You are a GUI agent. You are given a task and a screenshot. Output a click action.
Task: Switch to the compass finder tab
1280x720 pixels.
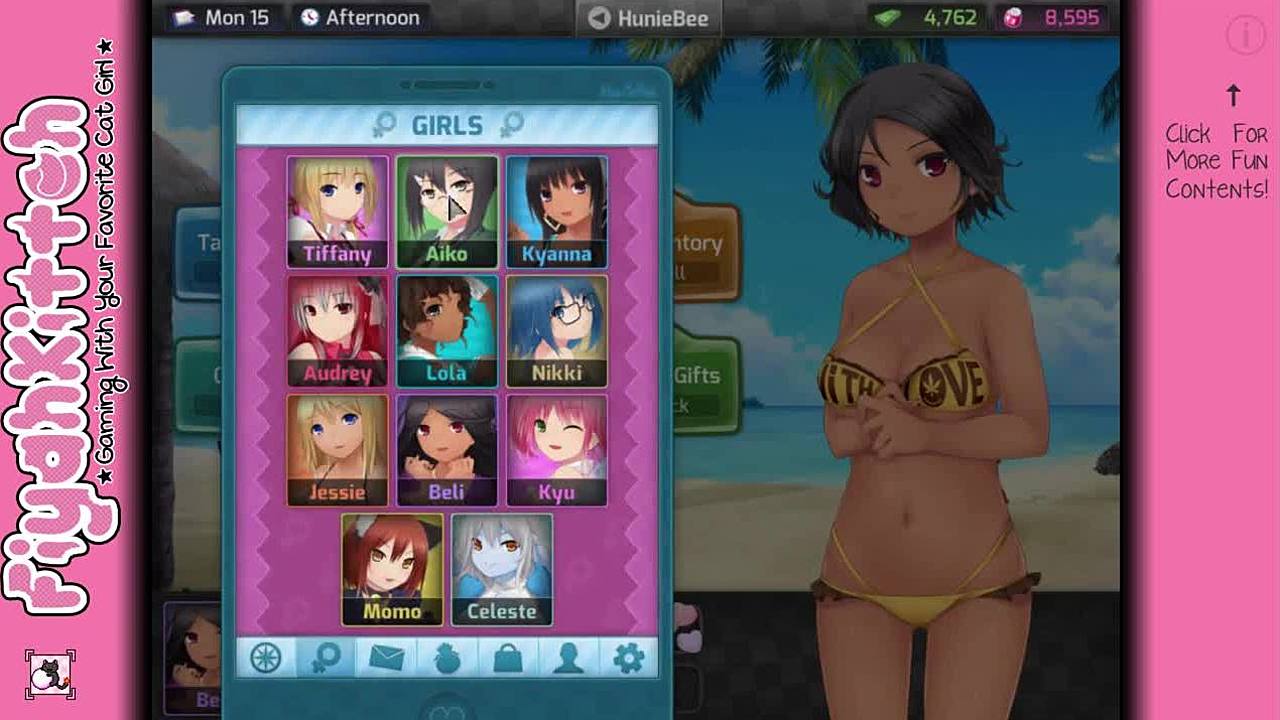click(266, 657)
